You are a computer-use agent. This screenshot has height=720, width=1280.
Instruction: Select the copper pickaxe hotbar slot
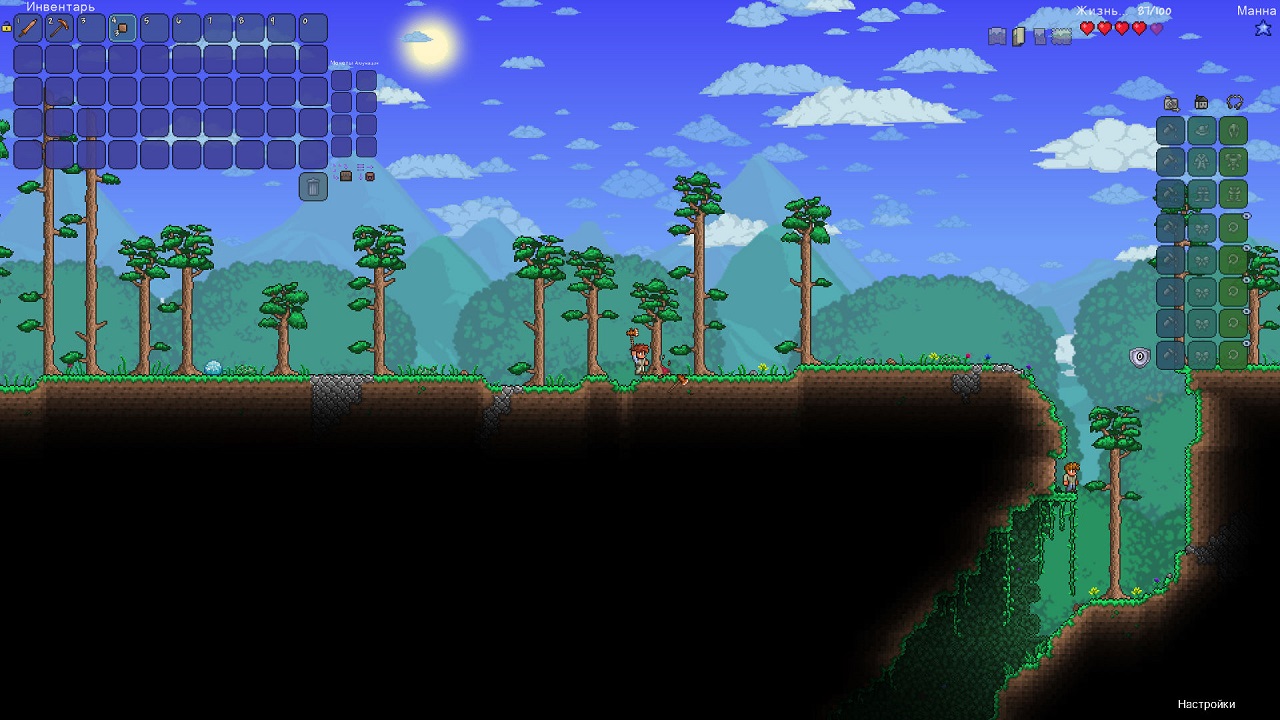(60, 28)
